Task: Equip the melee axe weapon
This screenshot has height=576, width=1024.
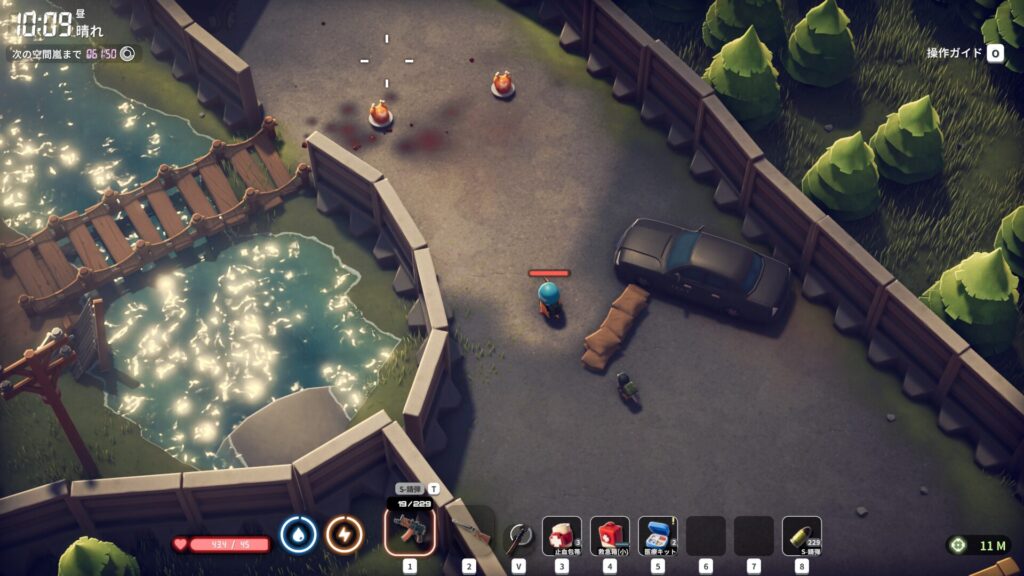Action: click(518, 535)
